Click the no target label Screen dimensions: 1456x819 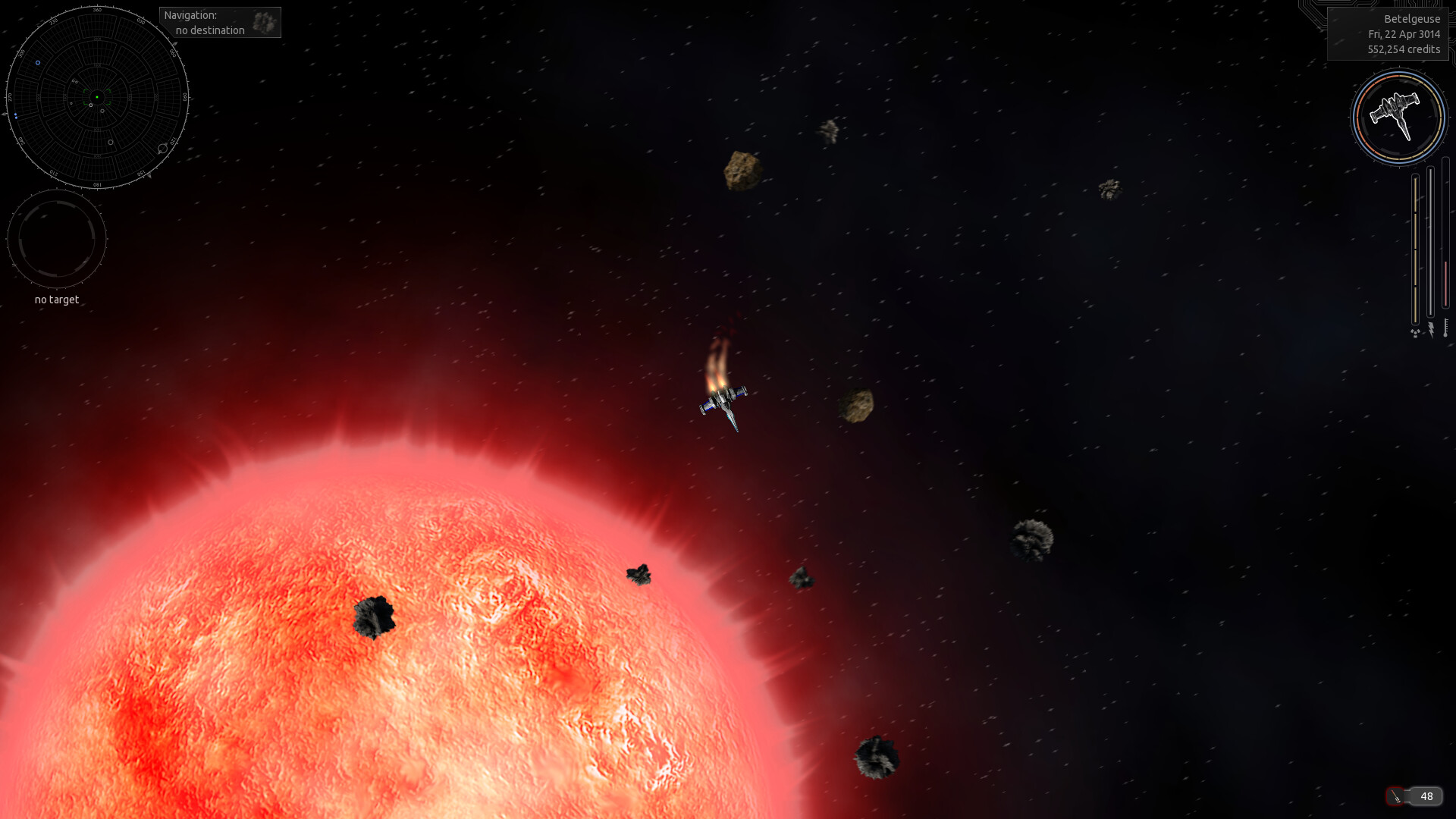point(55,300)
